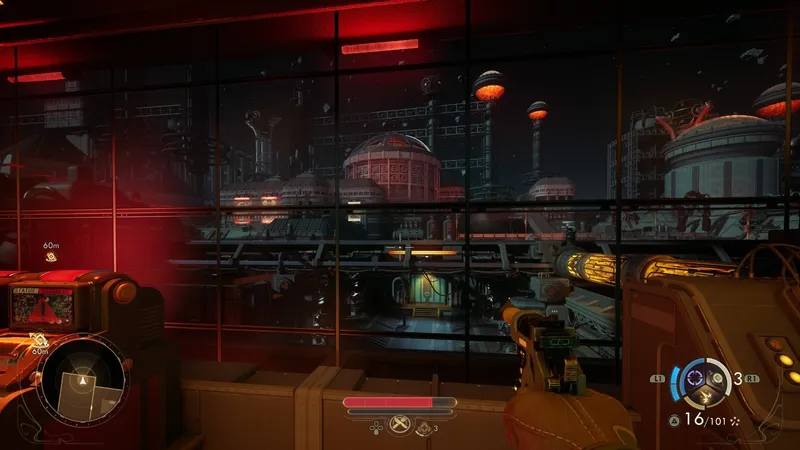Click the 60m waypoint marker beside the minimap
This screenshot has height=450, width=800.
37,340
